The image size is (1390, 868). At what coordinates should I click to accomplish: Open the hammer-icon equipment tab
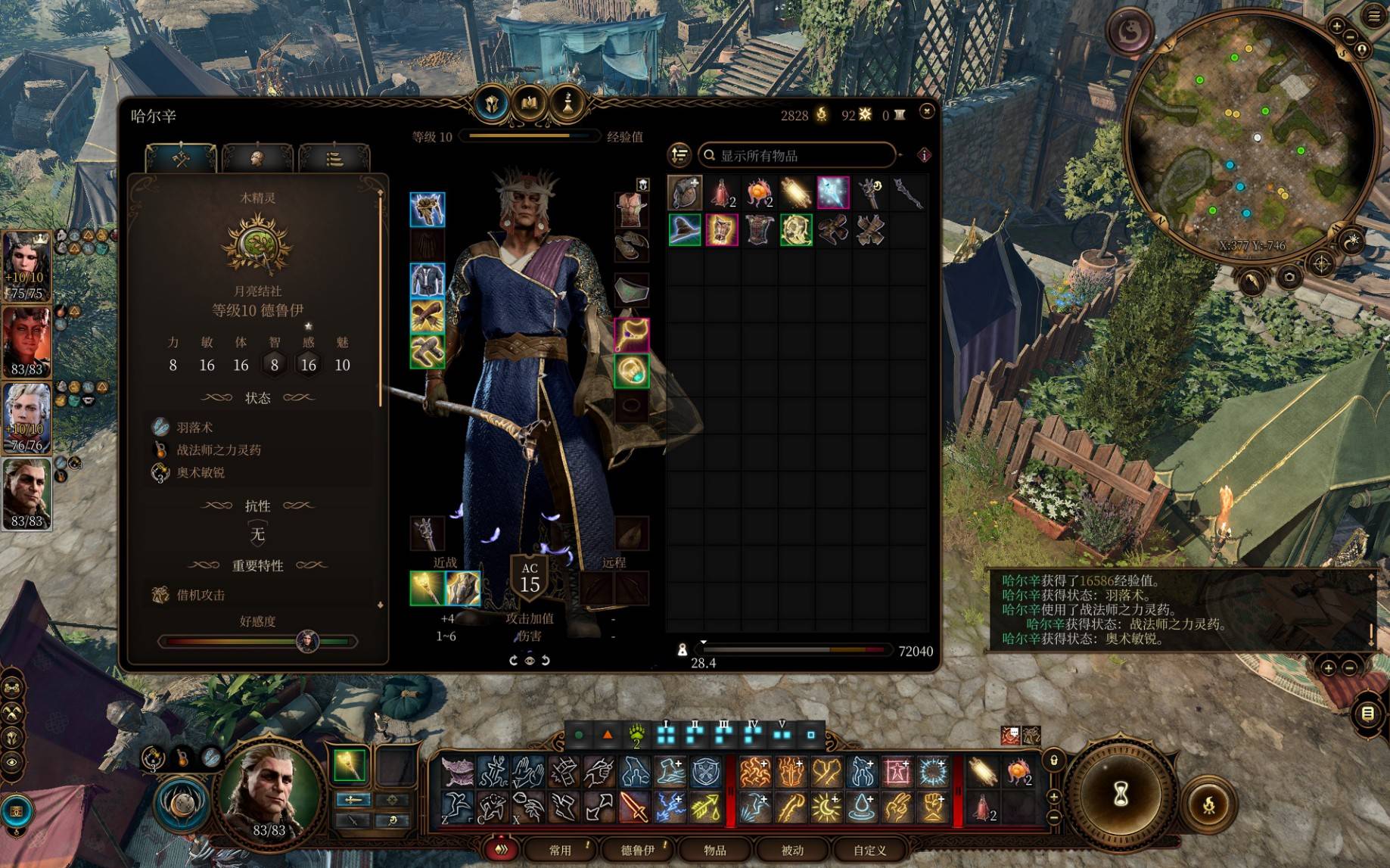181,159
